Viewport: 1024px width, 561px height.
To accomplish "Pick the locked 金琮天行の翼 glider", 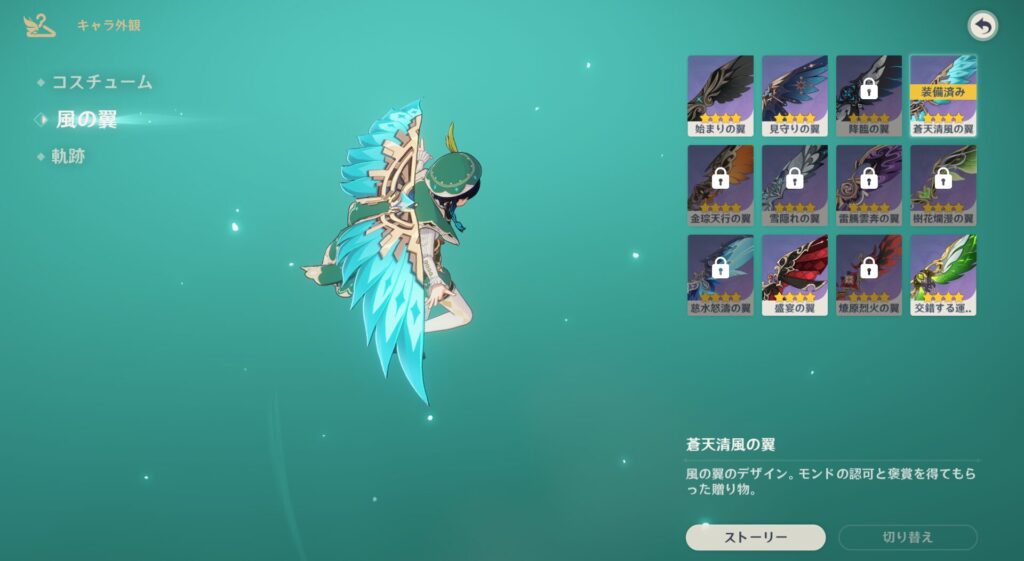I will pos(720,185).
